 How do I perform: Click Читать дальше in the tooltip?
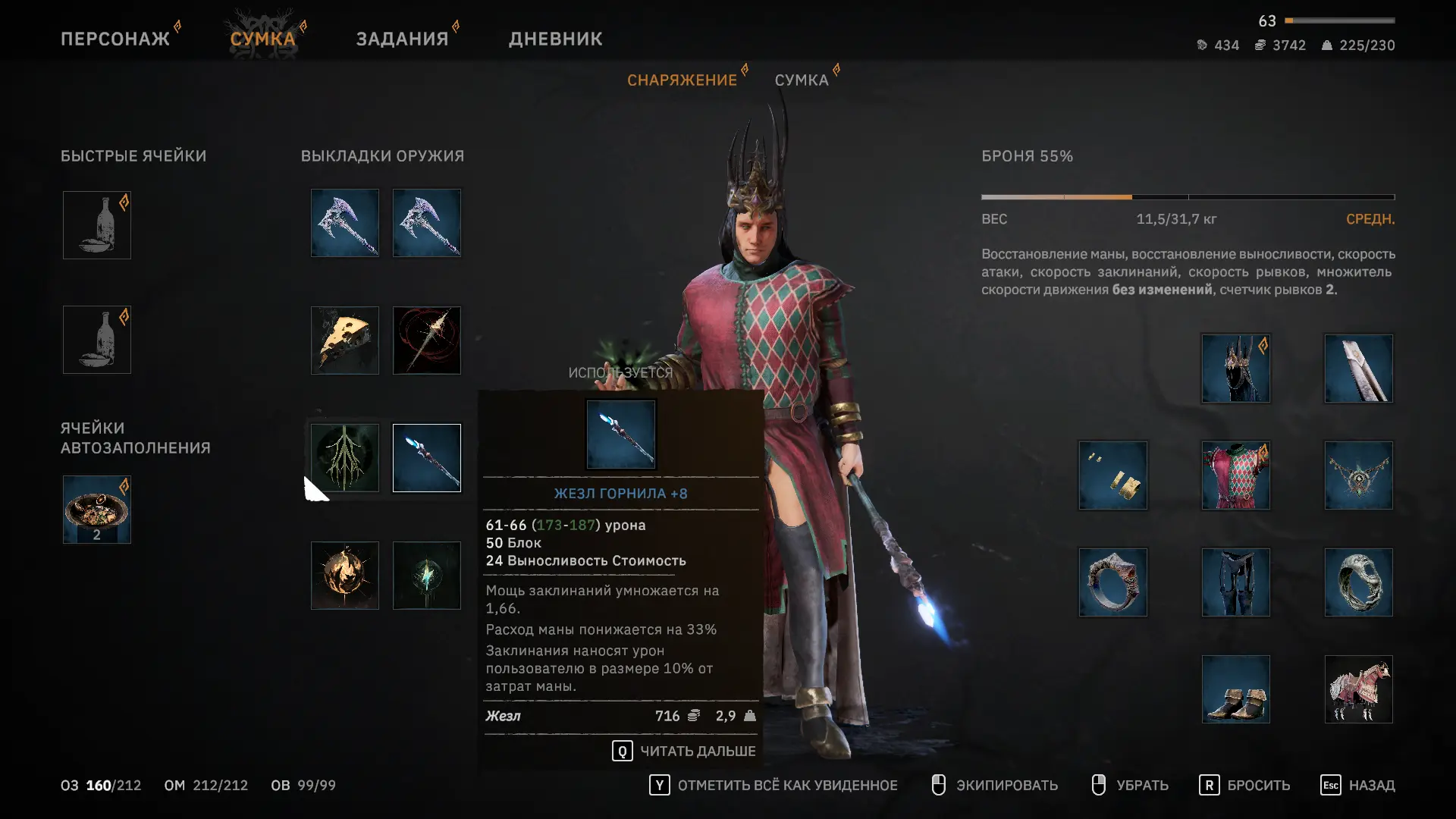click(x=684, y=751)
